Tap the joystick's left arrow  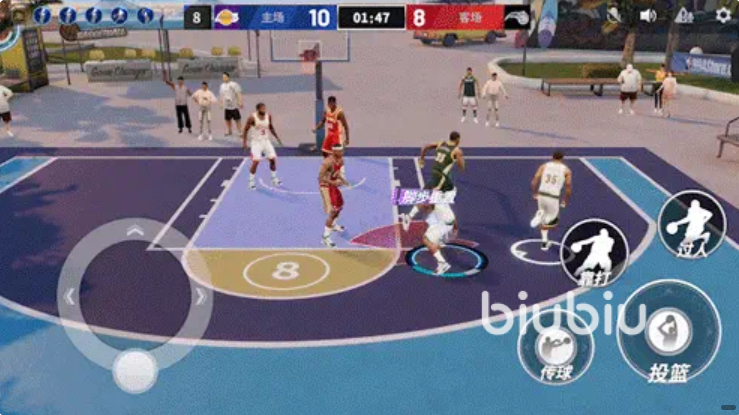pyautogui.click(x=69, y=297)
